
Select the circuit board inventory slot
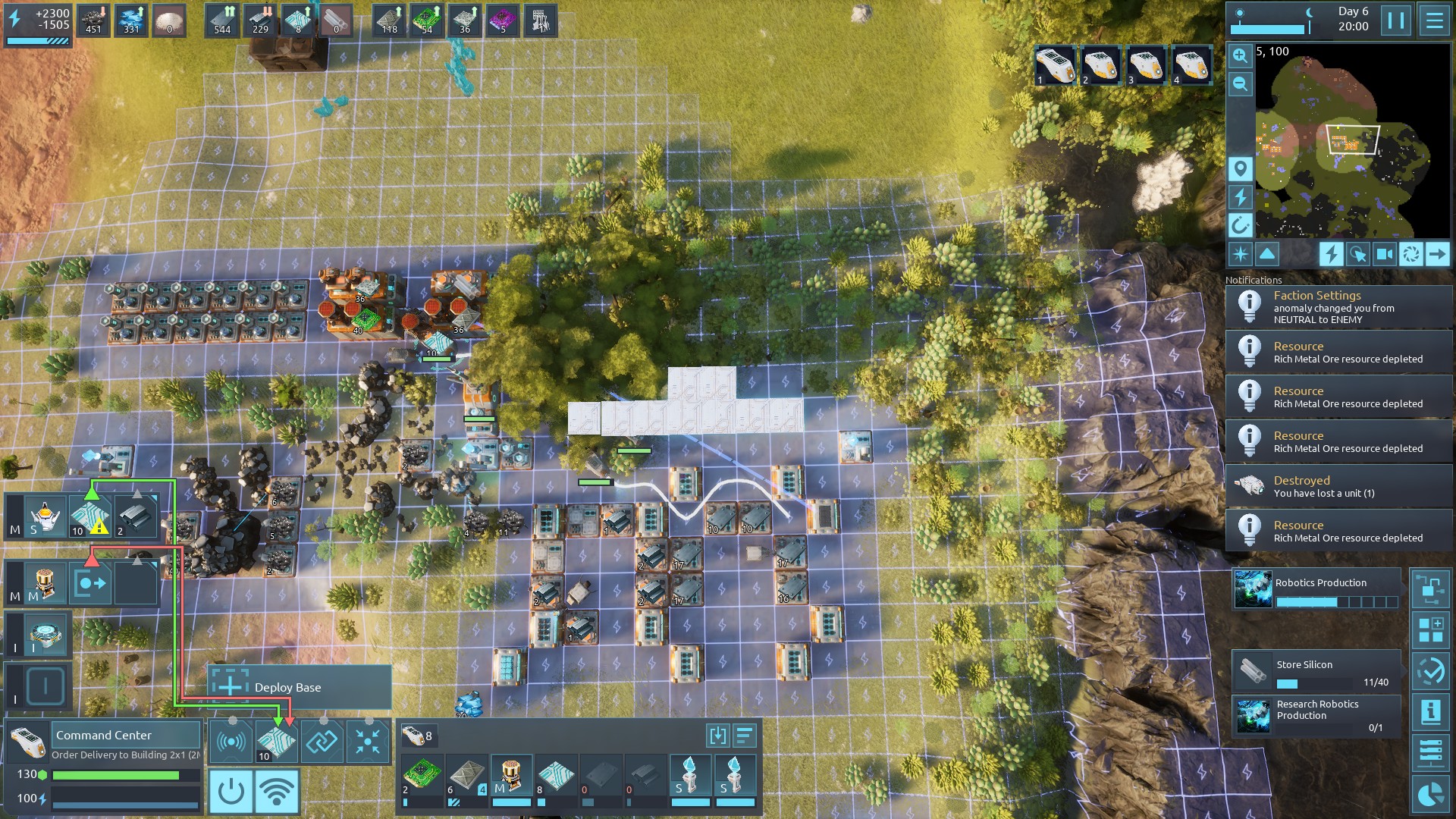419,776
